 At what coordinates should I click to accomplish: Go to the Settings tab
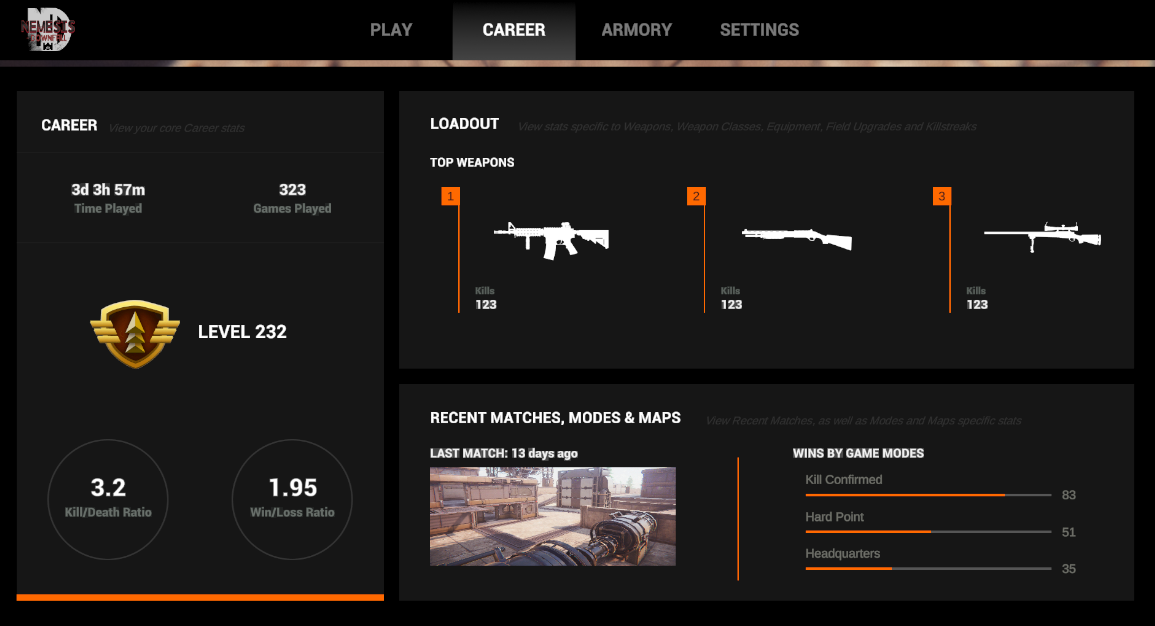[x=759, y=30]
